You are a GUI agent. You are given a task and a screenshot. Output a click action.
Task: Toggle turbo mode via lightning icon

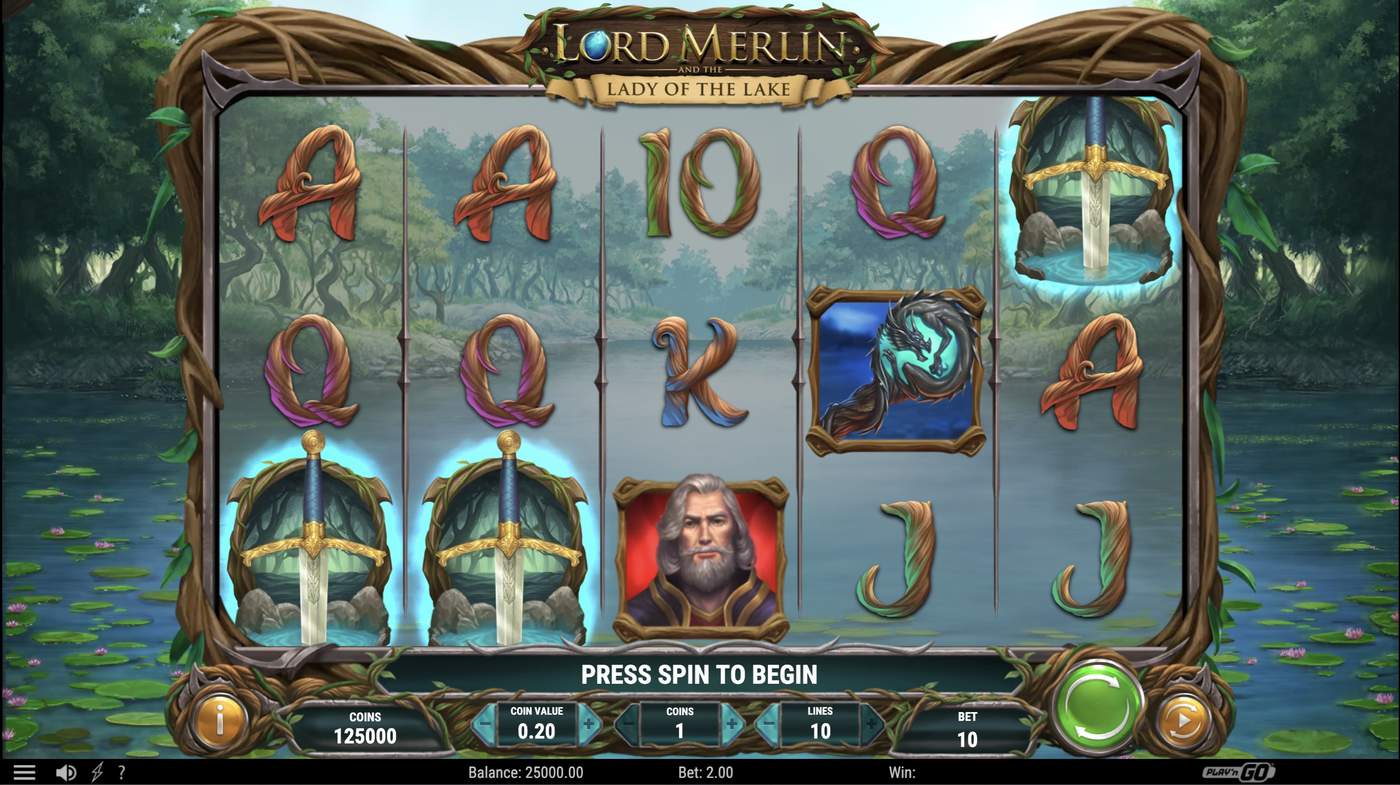(x=96, y=771)
